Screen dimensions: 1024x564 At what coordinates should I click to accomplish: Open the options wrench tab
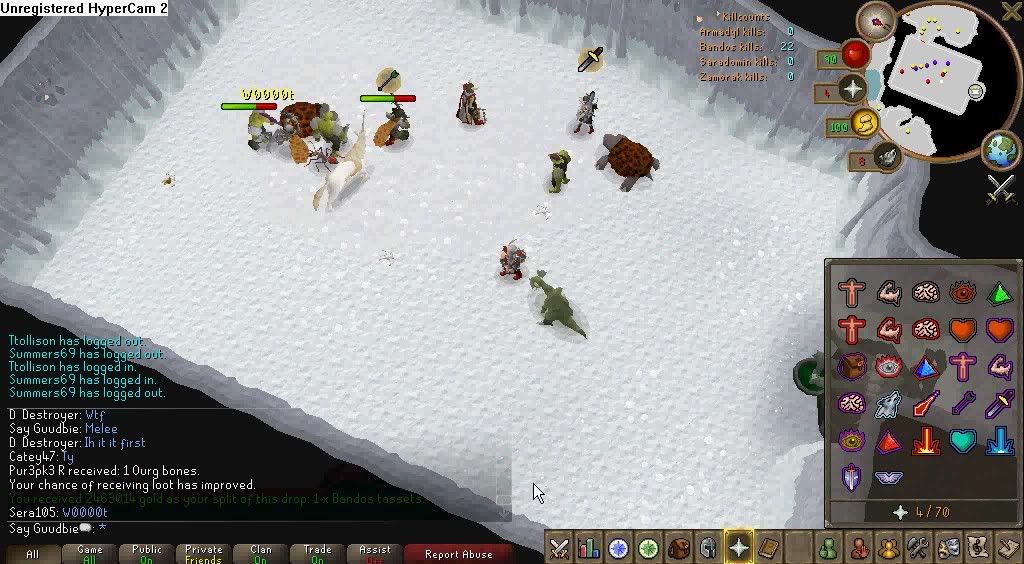pos(917,548)
